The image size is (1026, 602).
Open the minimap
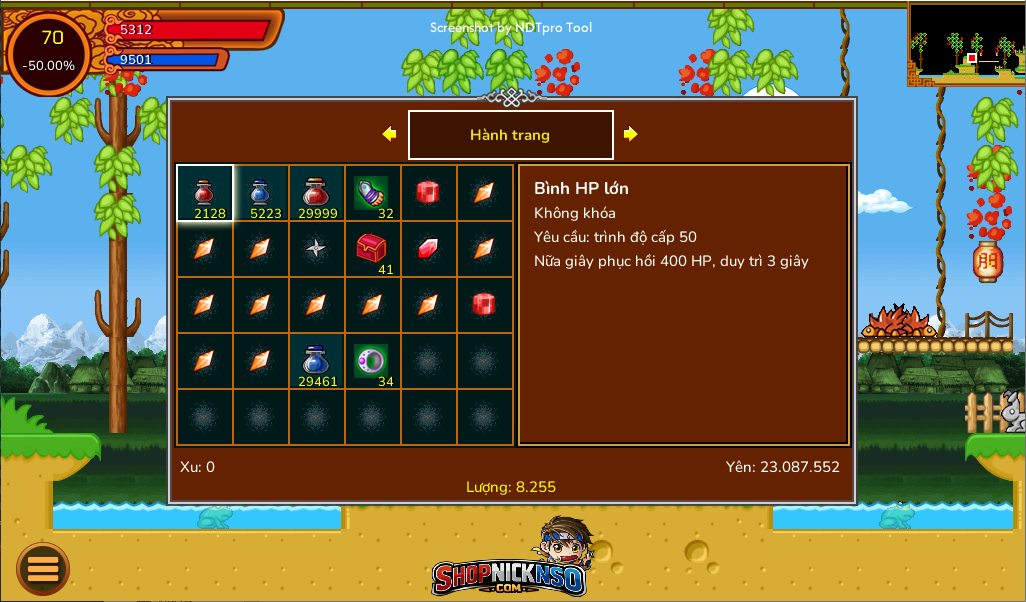click(966, 43)
